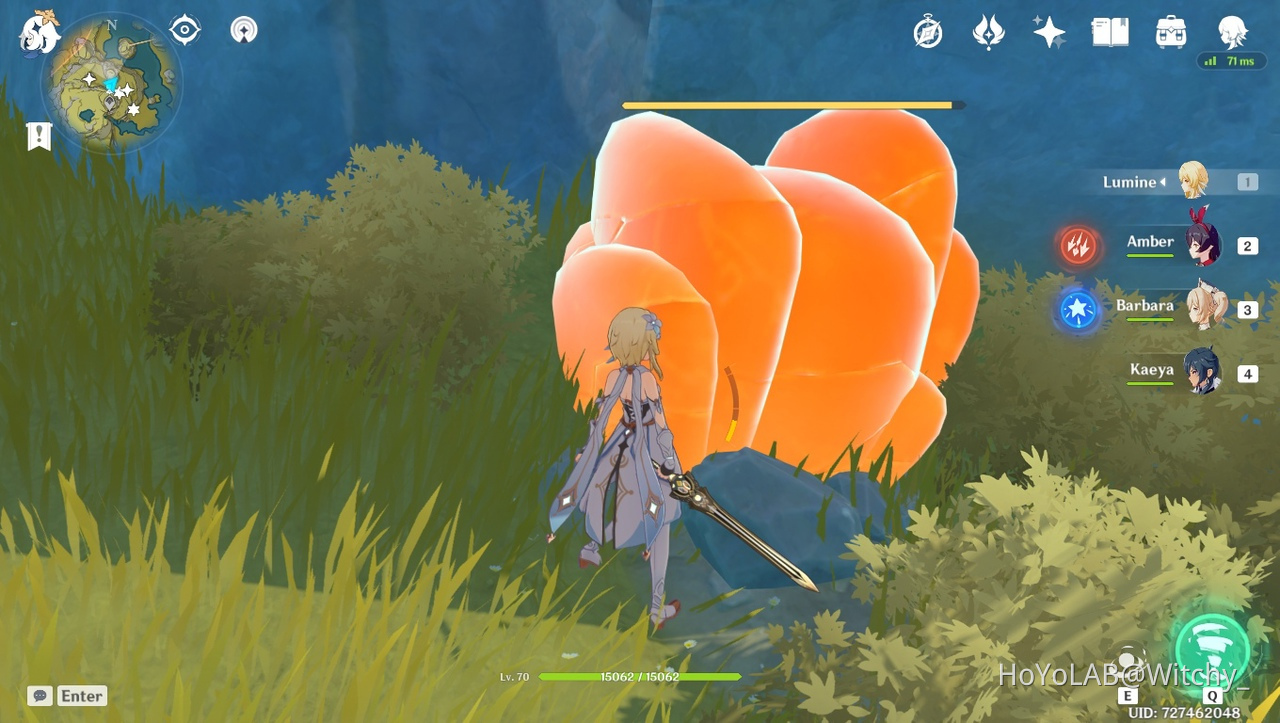Viewport: 1280px width, 723px height.
Task: Open the Inventory backpack icon
Action: (x=1169, y=32)
